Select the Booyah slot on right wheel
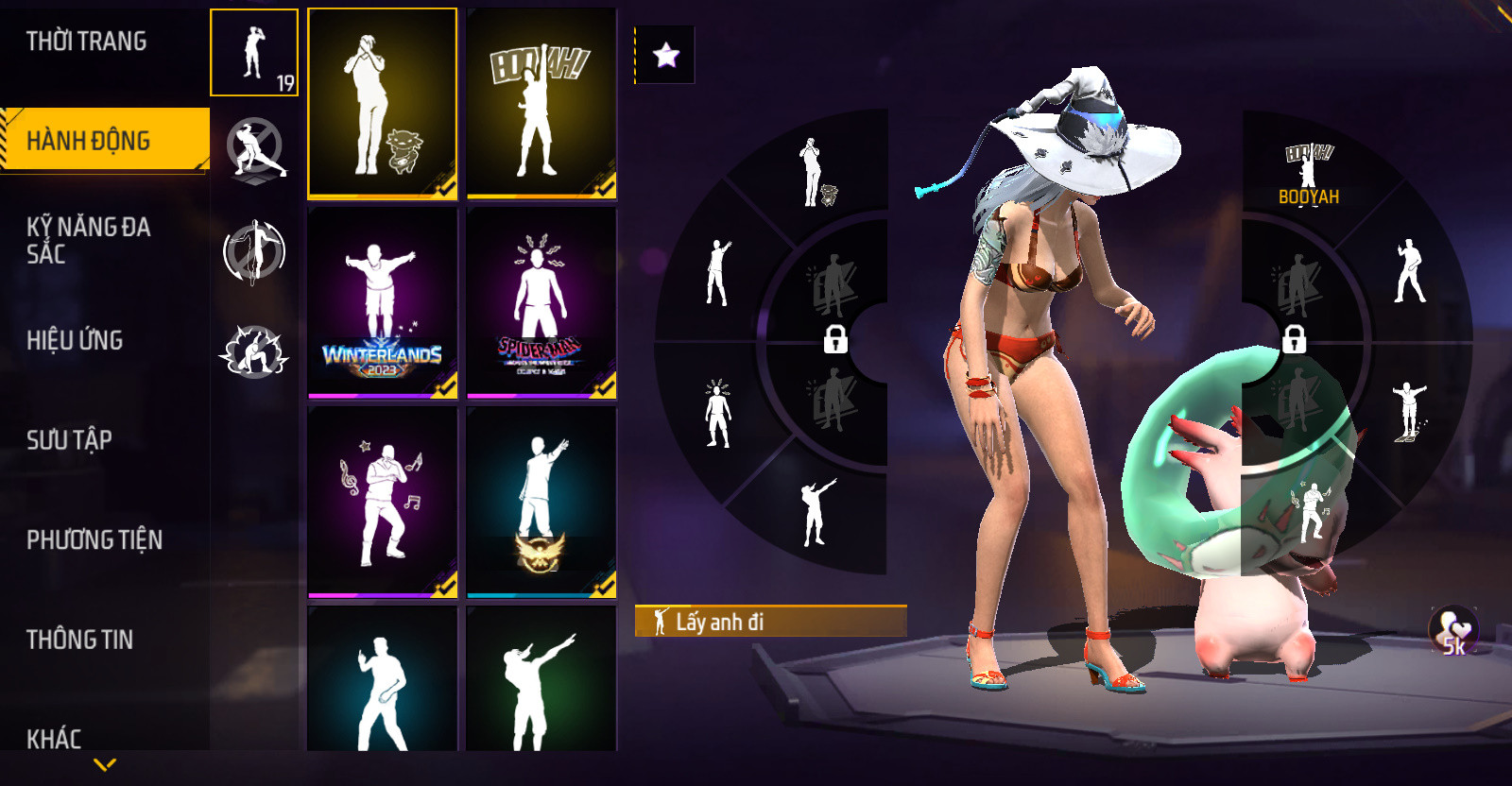The height and width of the screenshot is (786, 1512). [x=1309, y=175]
